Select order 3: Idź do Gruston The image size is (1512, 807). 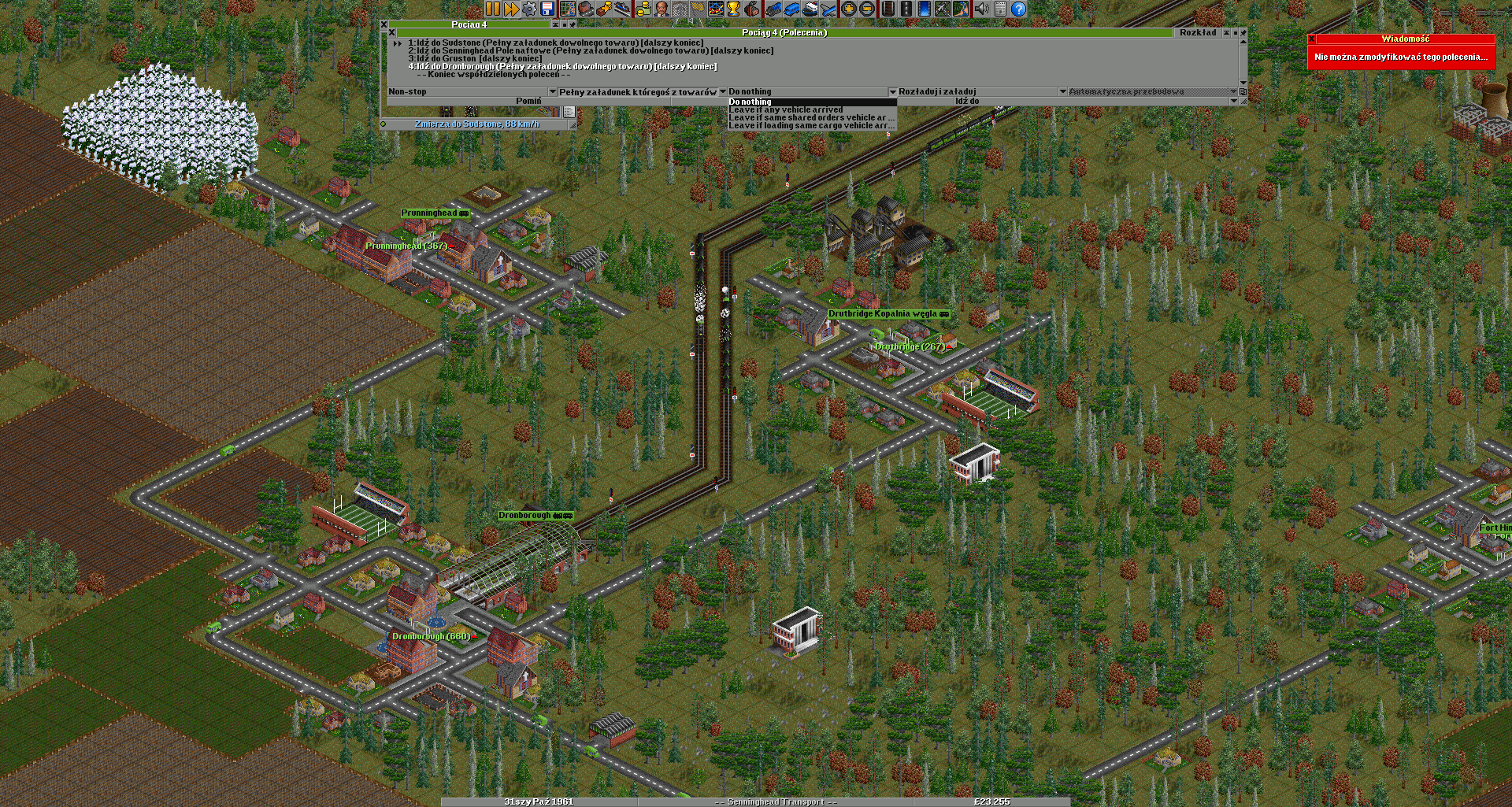point(474,59)
